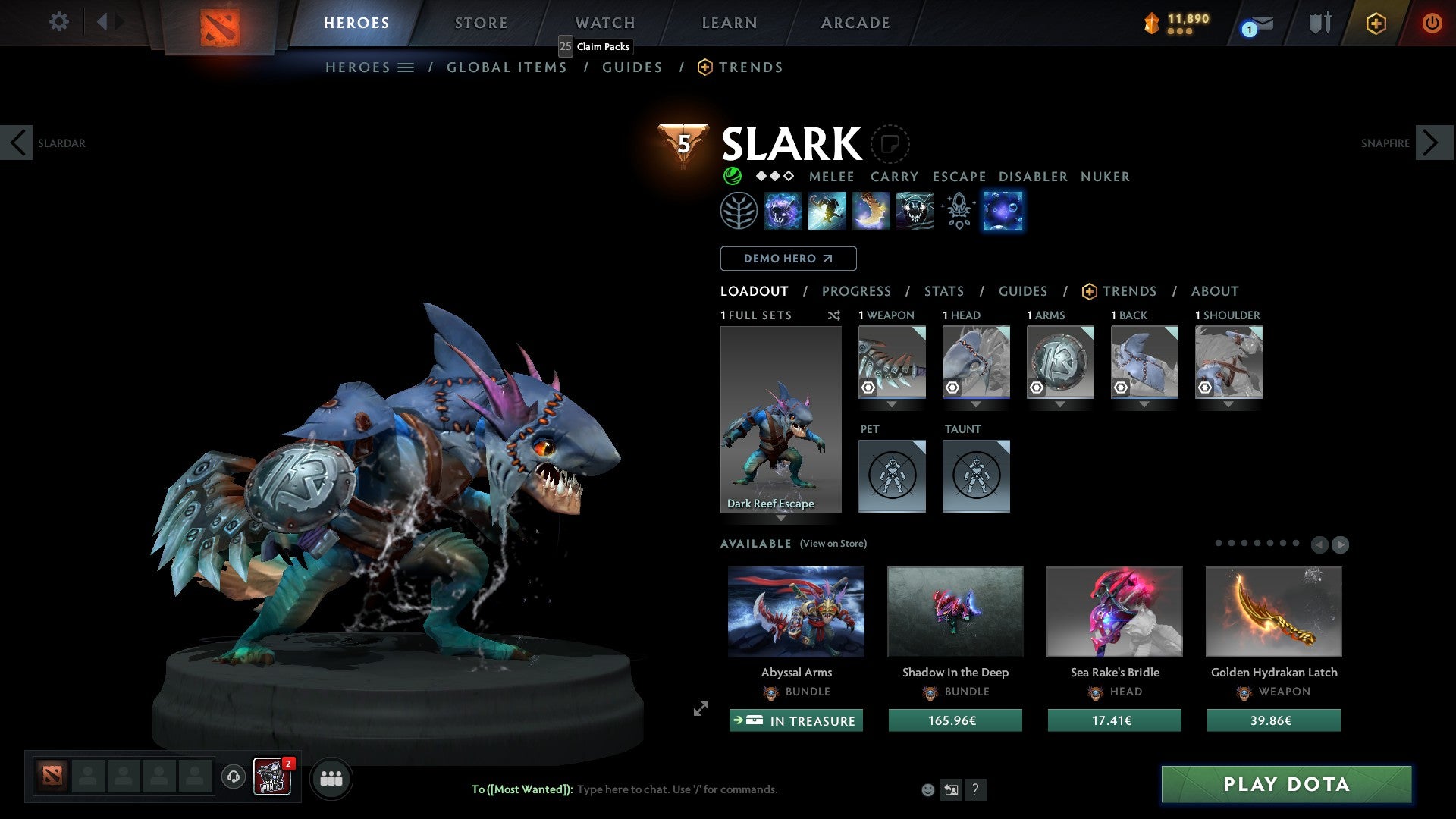This screenshot has width=1456, height=819.
Task: Switch to the STATS tab
Action: tap(943, 291)
